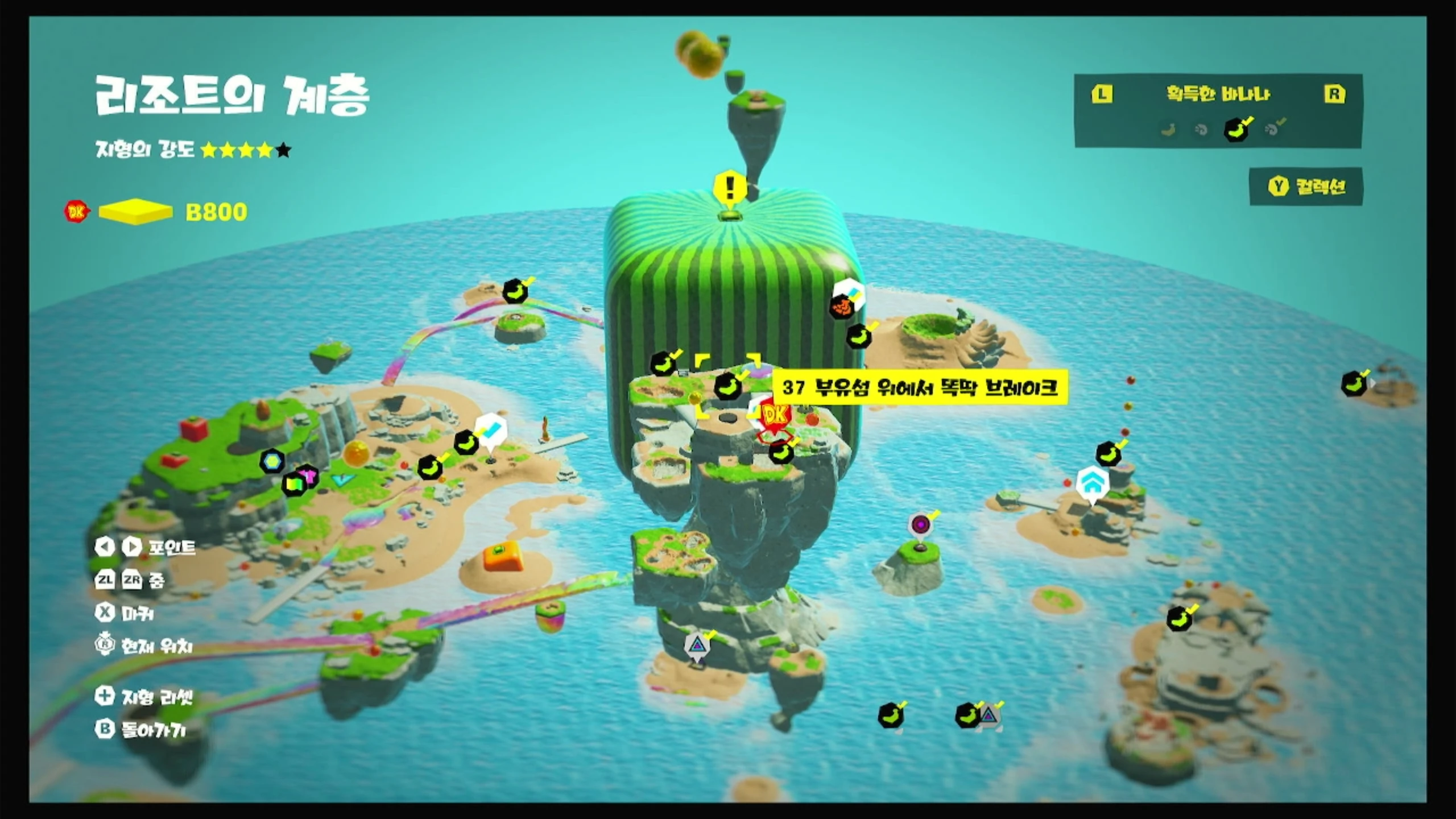Place a 마커 map marker

(x=126, y=613)
